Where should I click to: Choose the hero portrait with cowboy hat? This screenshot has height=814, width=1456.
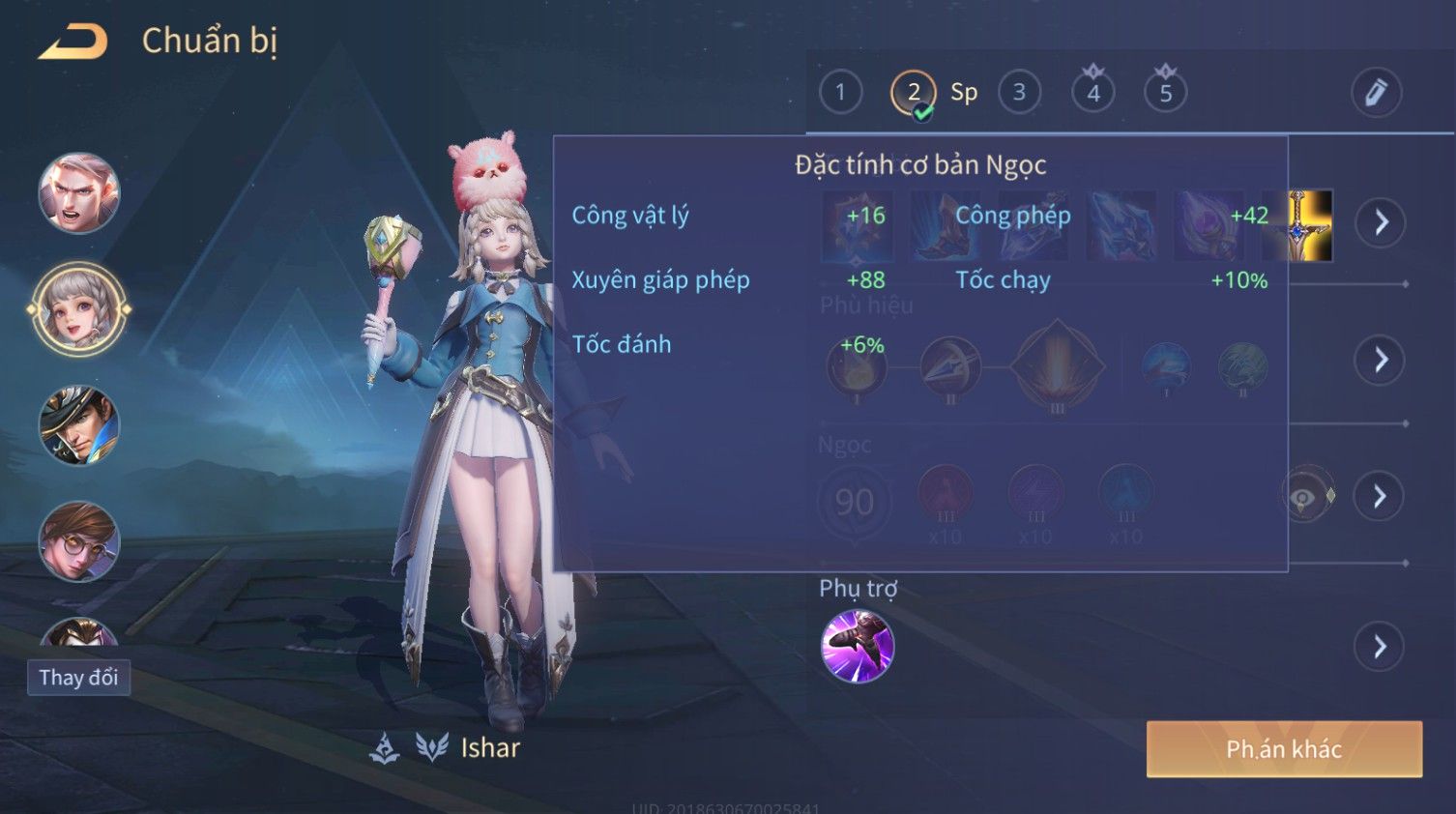pos(79,425)
